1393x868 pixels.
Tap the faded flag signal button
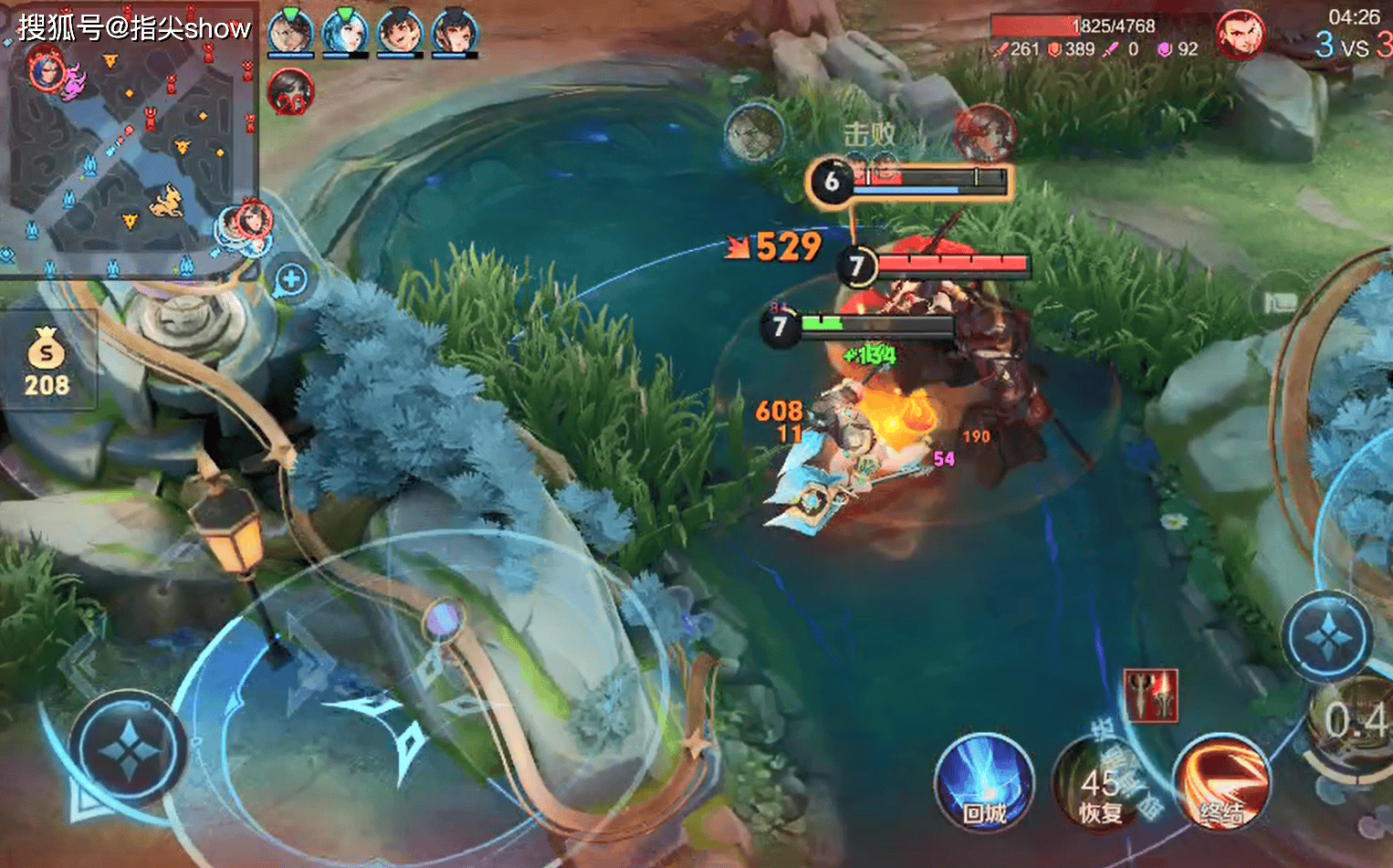[1280, 301]
